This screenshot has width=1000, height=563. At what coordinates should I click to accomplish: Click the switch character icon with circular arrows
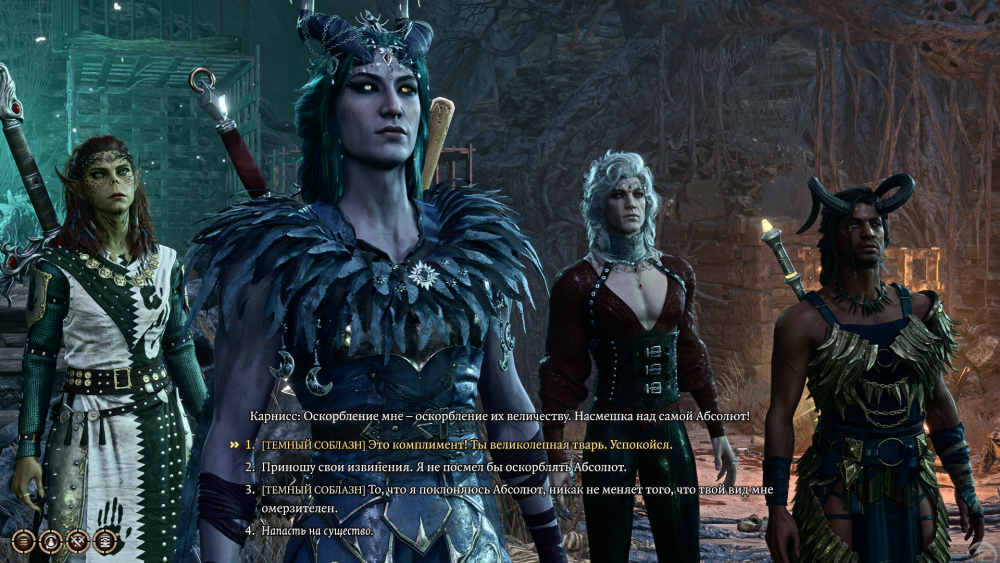(x=50, y=541)
